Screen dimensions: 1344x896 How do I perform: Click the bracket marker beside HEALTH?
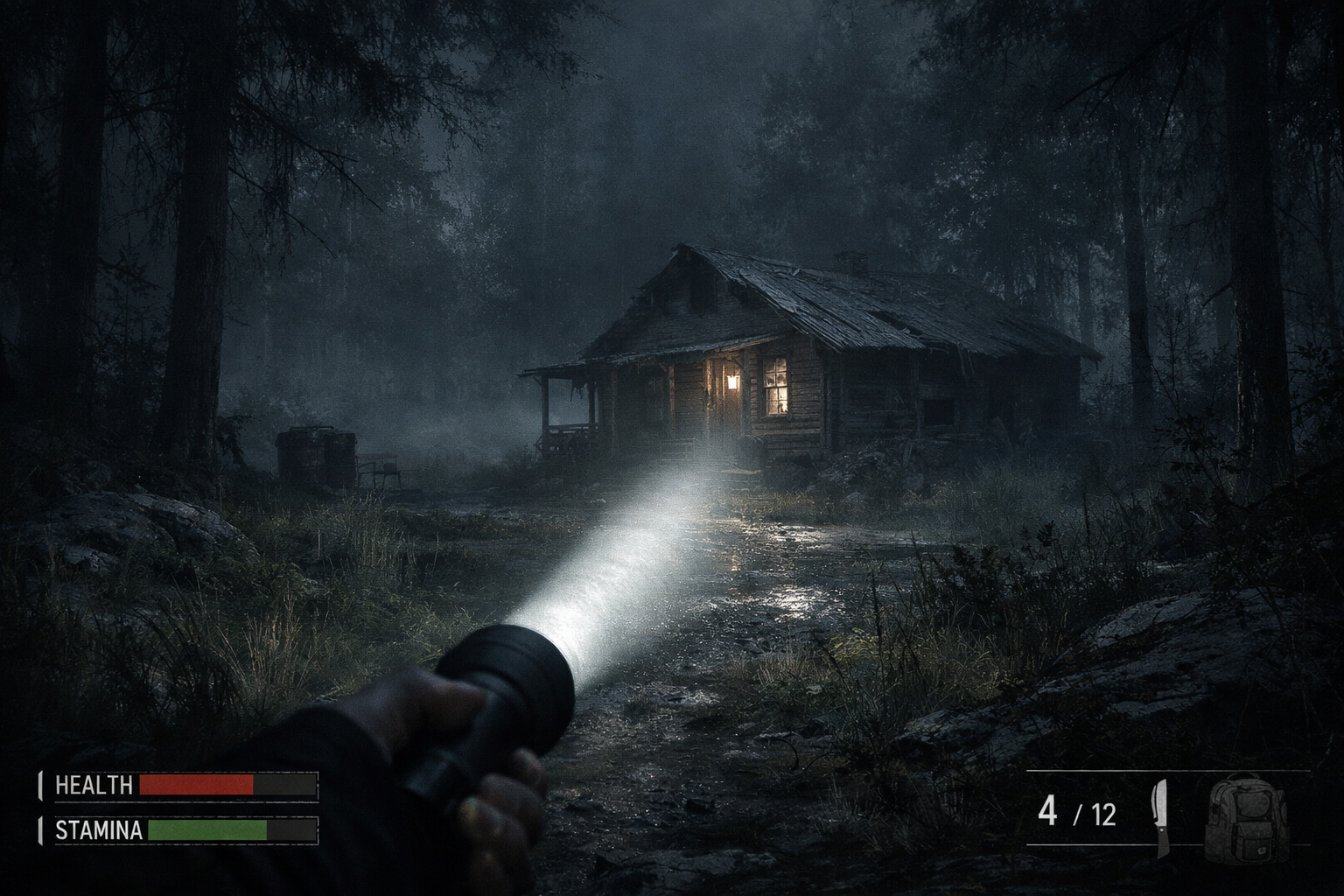41,785
